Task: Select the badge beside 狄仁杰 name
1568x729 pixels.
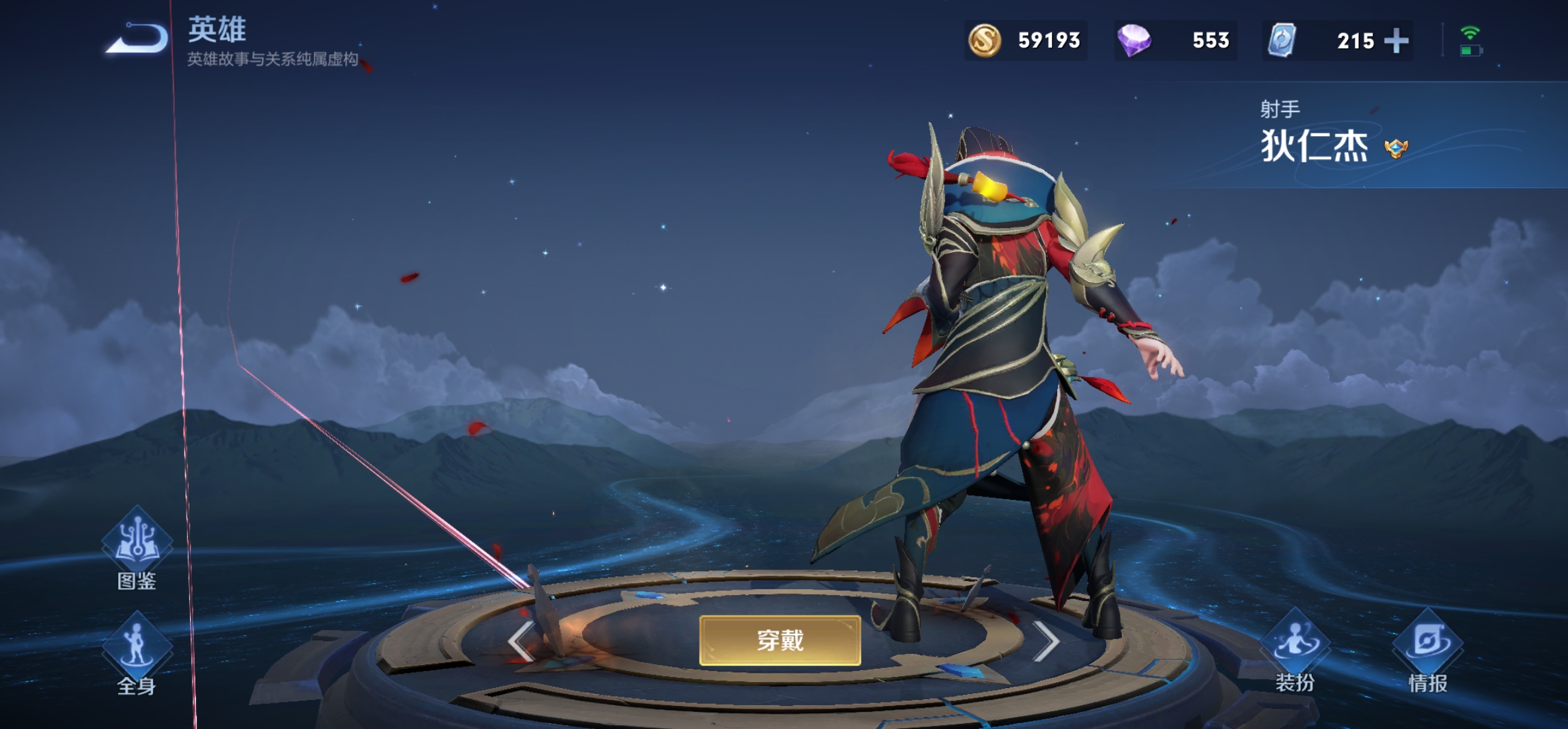Action: [x=1396, y=148]
